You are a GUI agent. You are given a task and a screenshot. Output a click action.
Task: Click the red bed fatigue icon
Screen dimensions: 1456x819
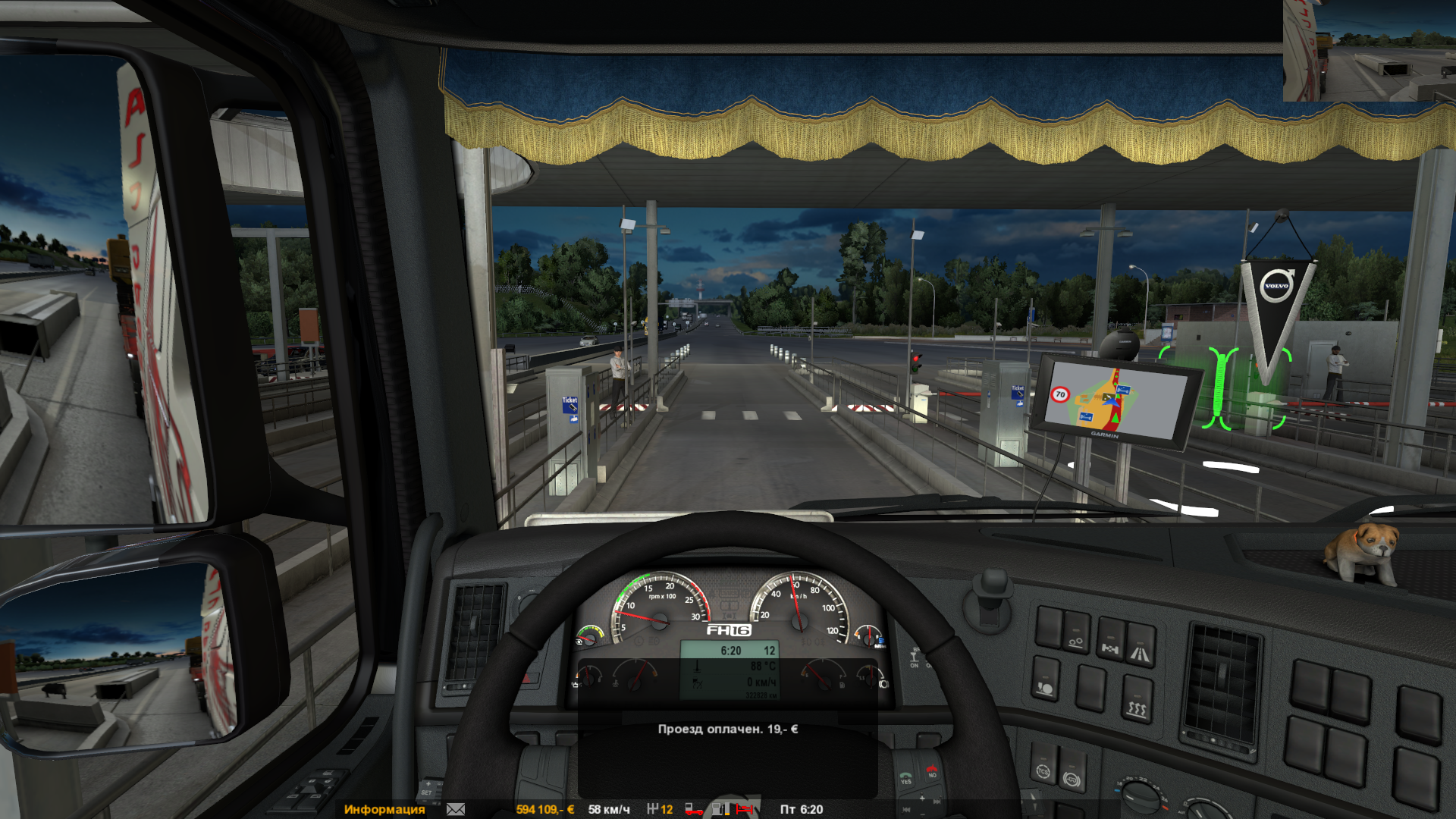pos(745,809)
